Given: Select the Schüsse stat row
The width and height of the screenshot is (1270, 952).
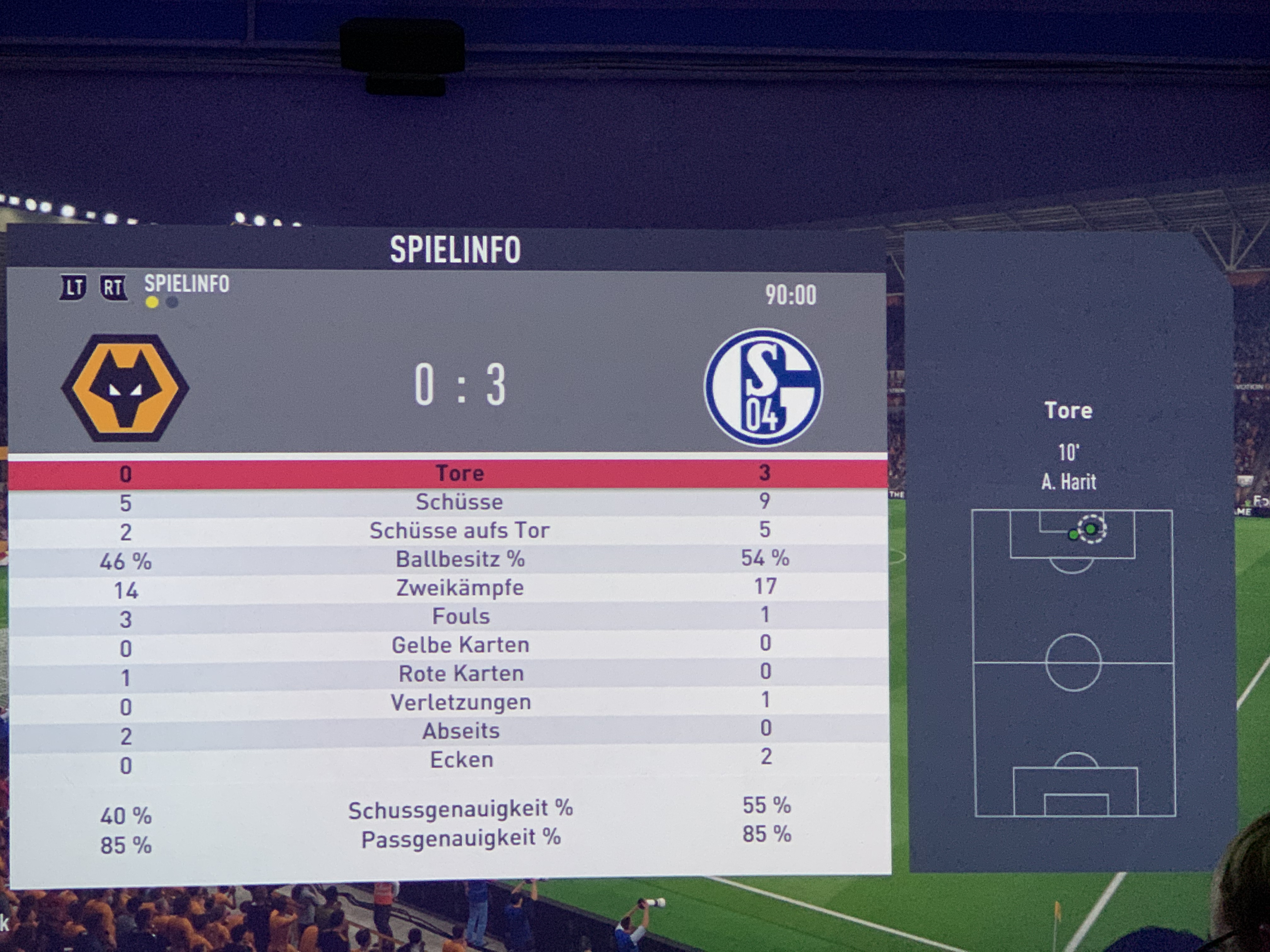Looking at the screenshot, I should tap(459, 502).
